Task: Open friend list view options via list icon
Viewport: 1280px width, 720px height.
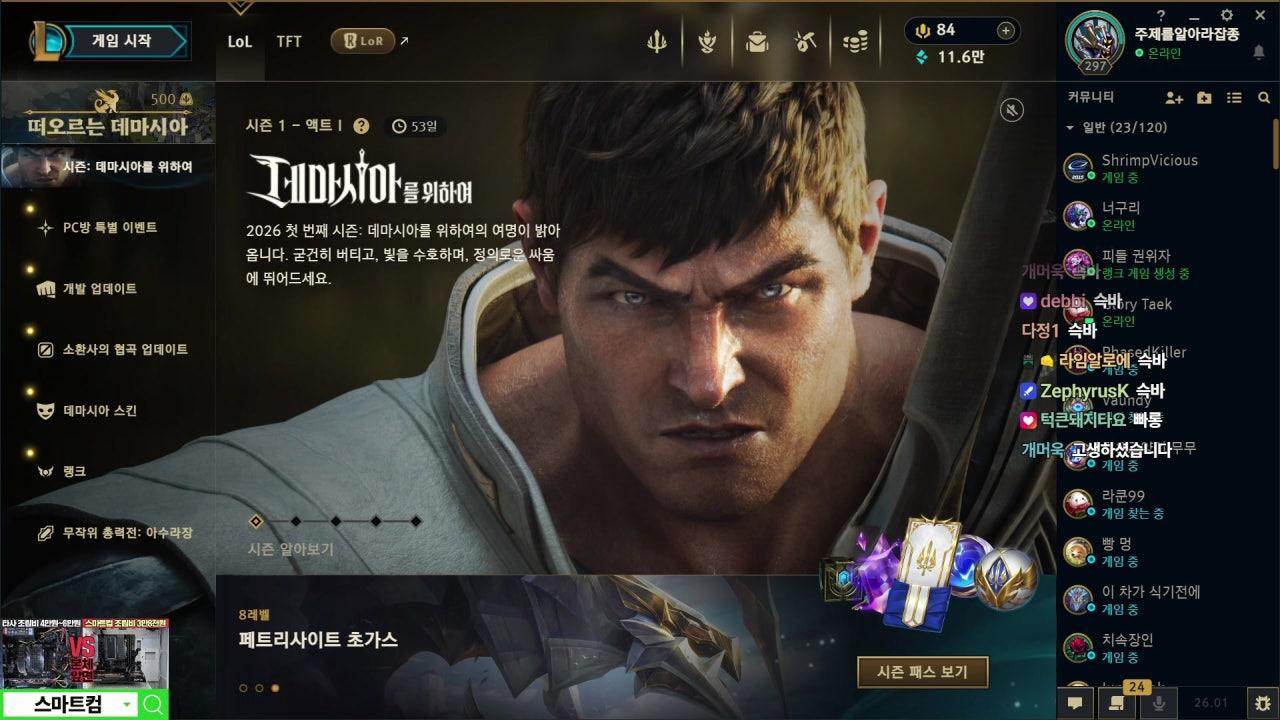Action: pos(1233,98)
